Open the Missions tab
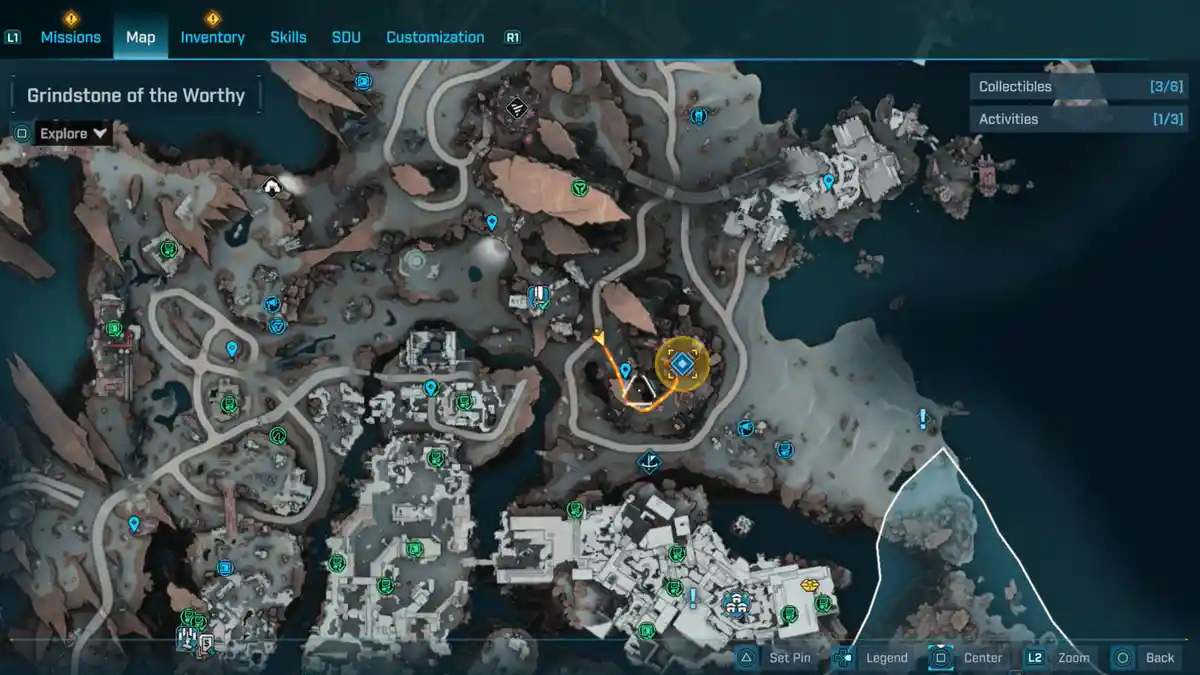Viewport: 1200px width, 675px height. (x=70, y=37)
